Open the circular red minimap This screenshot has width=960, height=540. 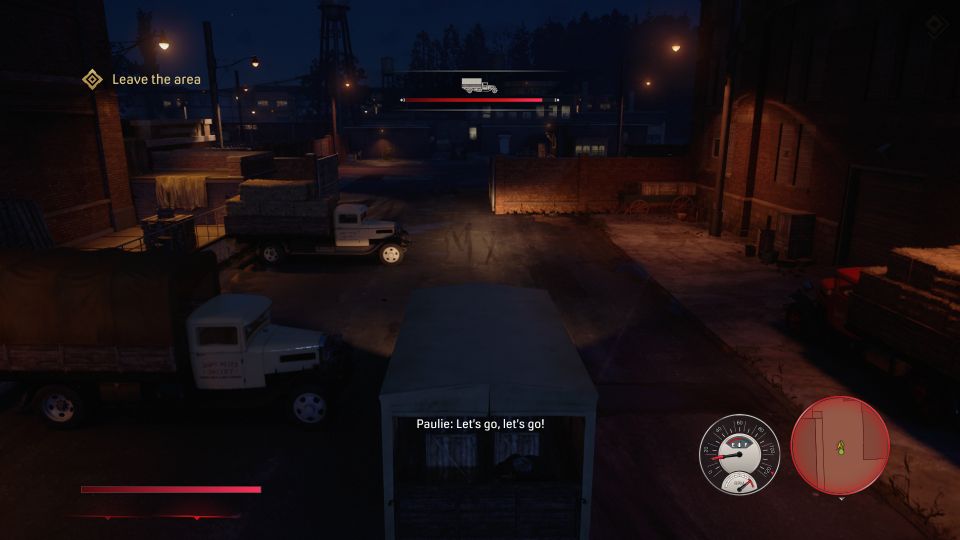coord(840,445)
